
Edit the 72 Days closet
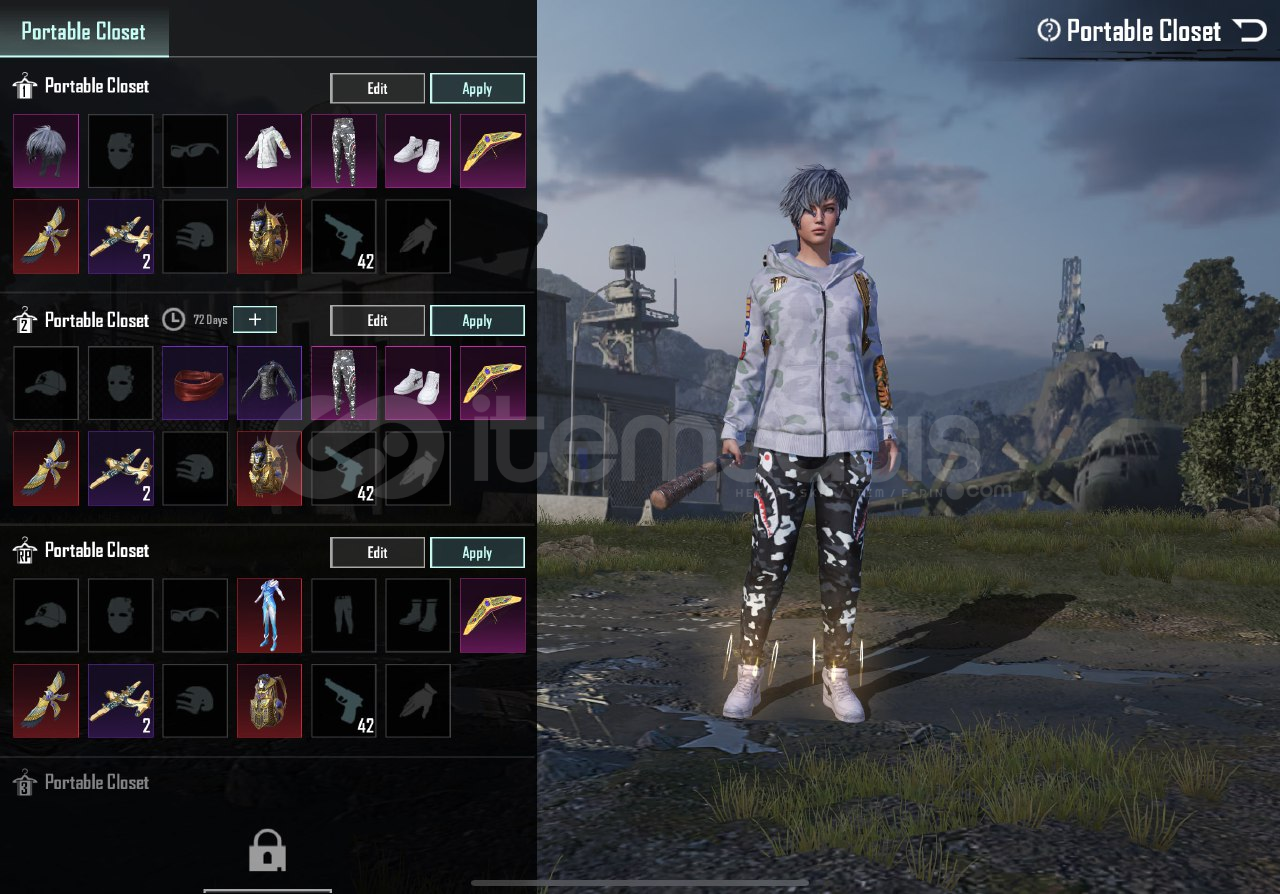377,320
